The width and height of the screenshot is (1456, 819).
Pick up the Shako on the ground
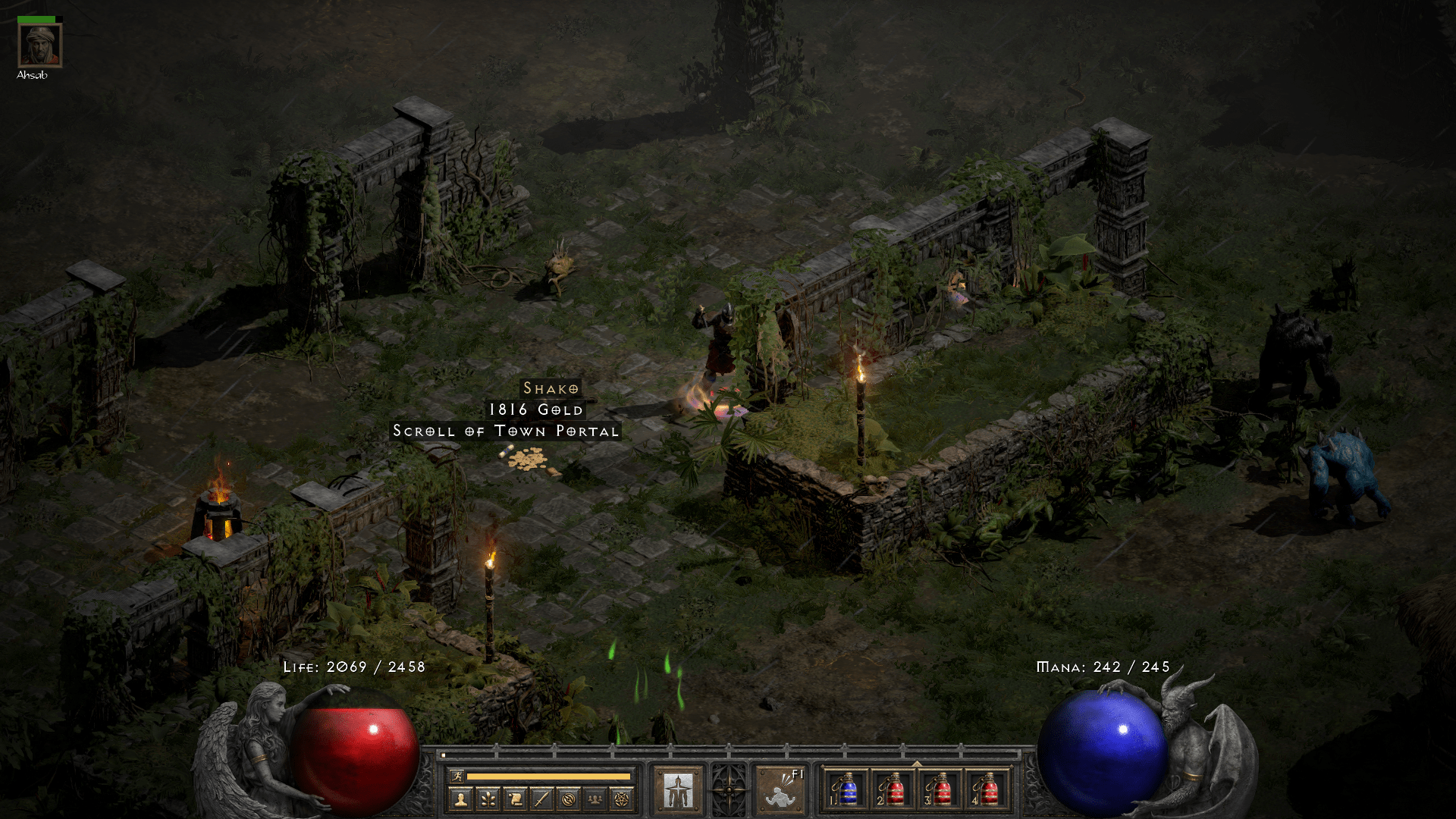click(551, 388)
